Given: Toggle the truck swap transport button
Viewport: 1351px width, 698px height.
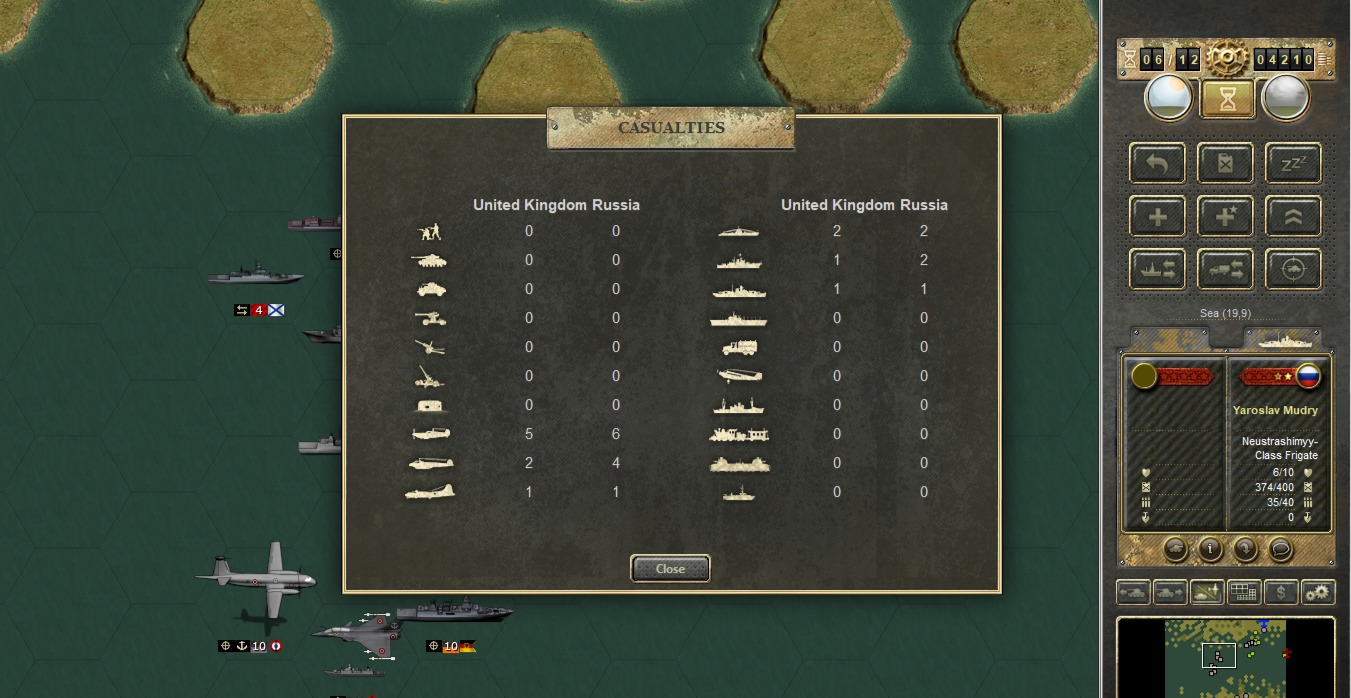Looking at the screenshot, I should coord(1225,269).
